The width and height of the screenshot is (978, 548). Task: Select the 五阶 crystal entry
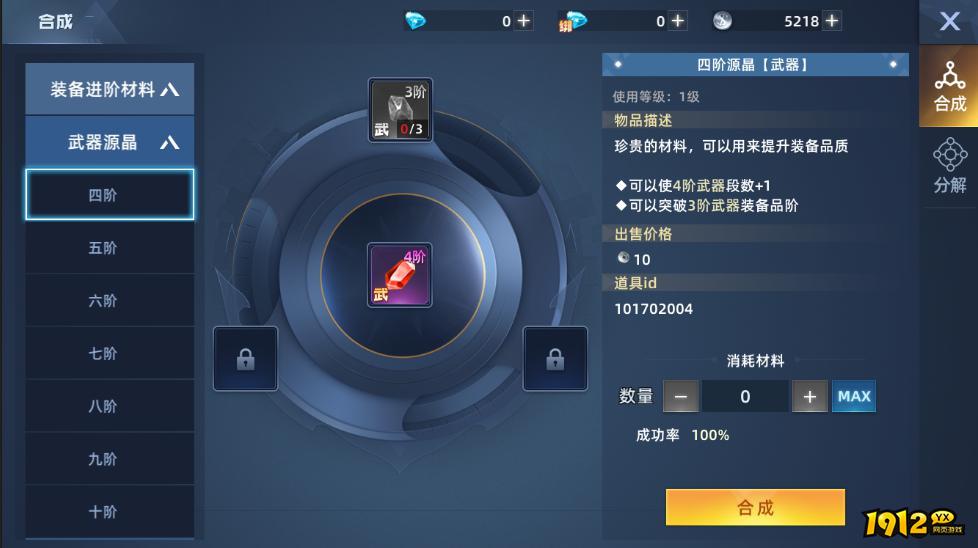(x=110, y=248)
